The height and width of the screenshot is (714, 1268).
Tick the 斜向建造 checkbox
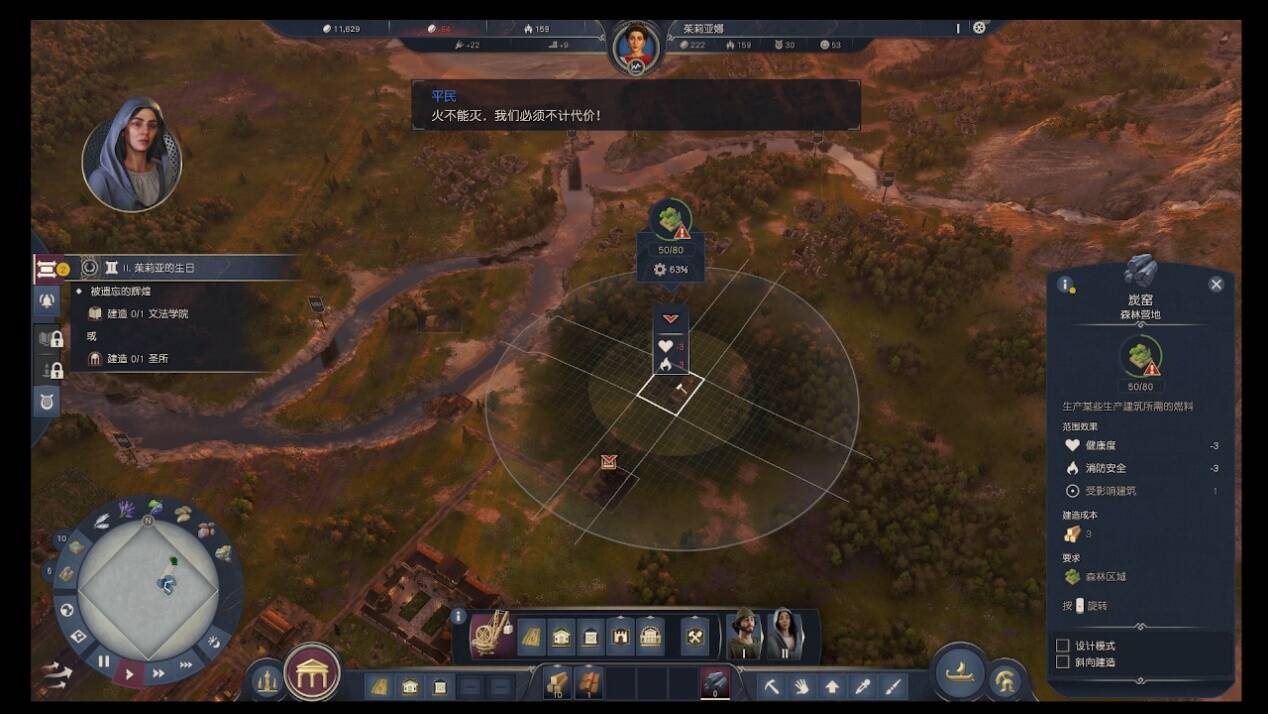[x=1063, y=662]
